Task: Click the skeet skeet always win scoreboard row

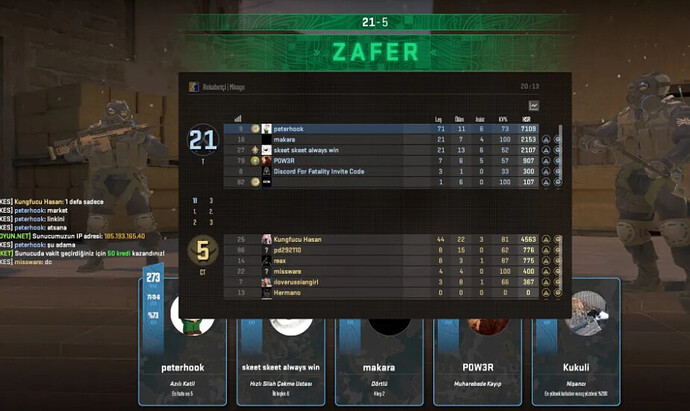Action: (390, 150)
